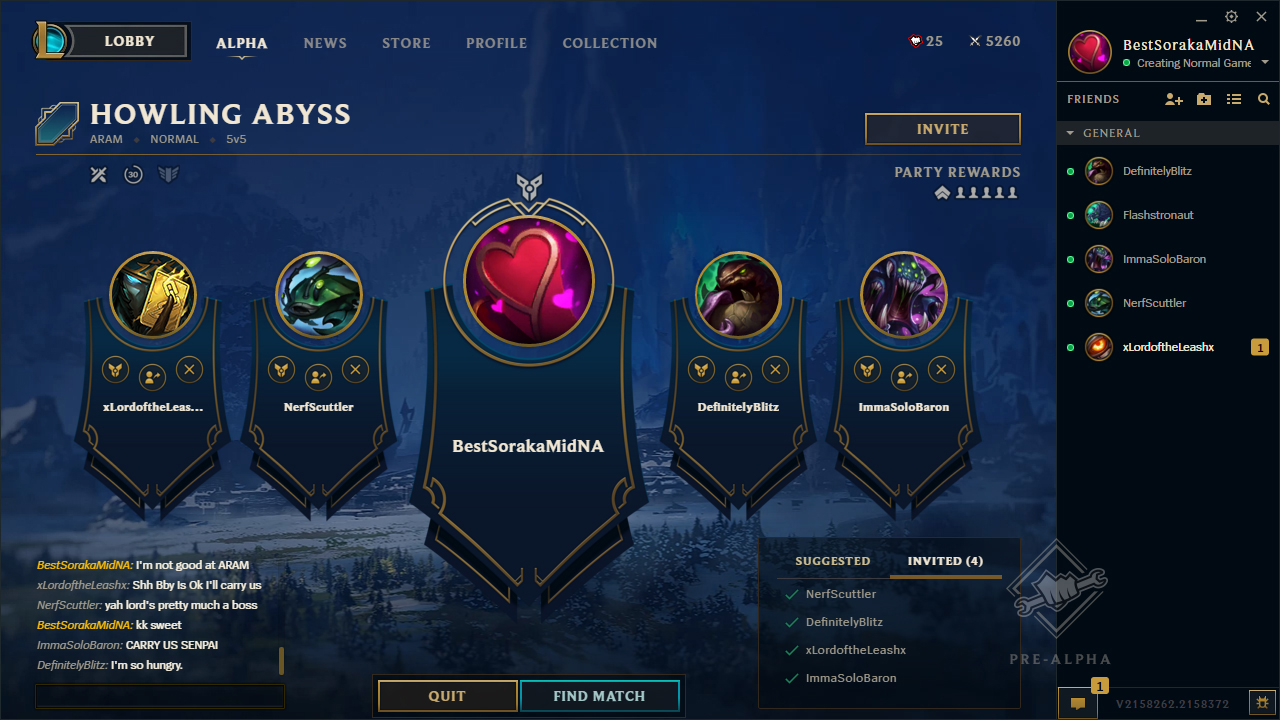Viewport: 1280px width, 720px height.
Task: Toggle invite privileges crown under DefinitelyBlitz
Action: coord(701,369)
